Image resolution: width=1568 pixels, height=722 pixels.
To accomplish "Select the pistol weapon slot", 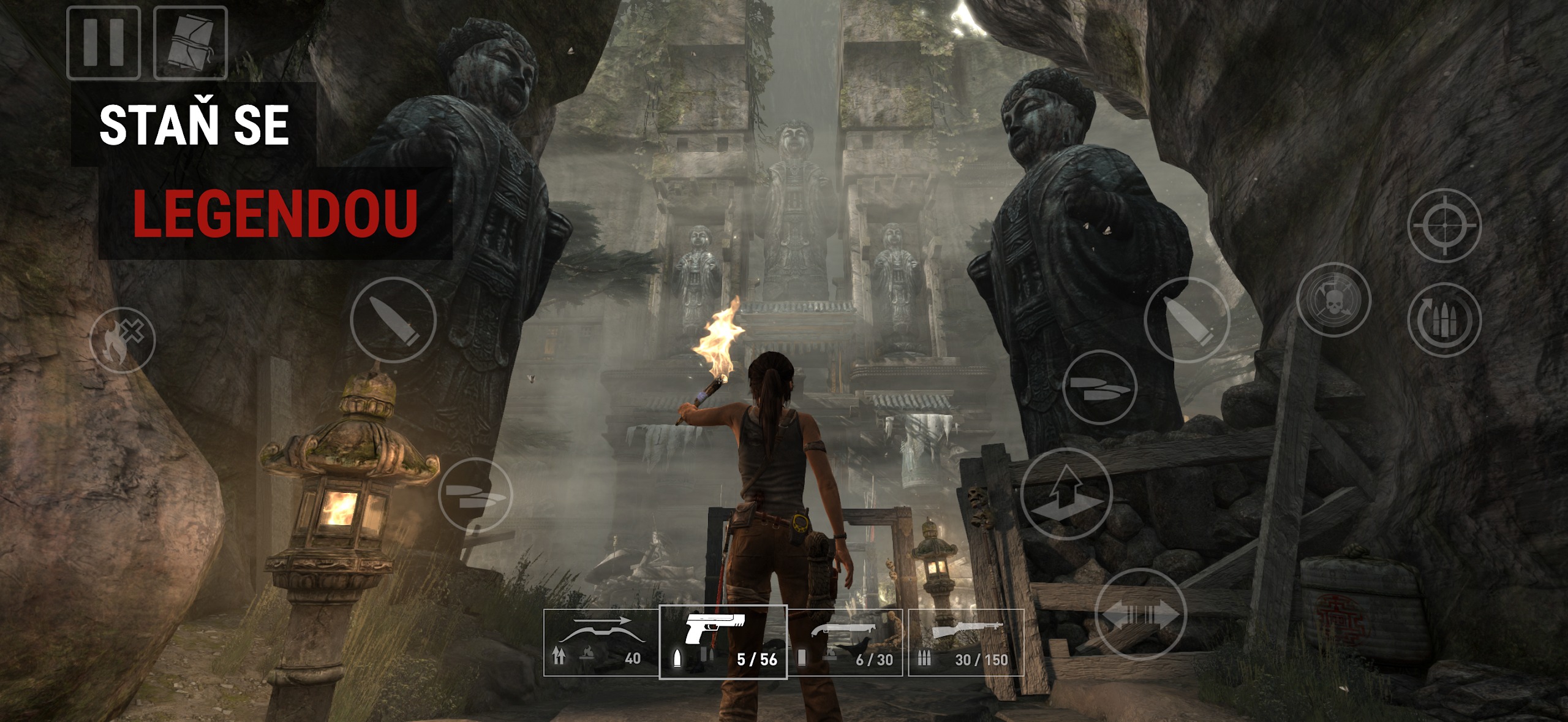I will tap(723, 642).
